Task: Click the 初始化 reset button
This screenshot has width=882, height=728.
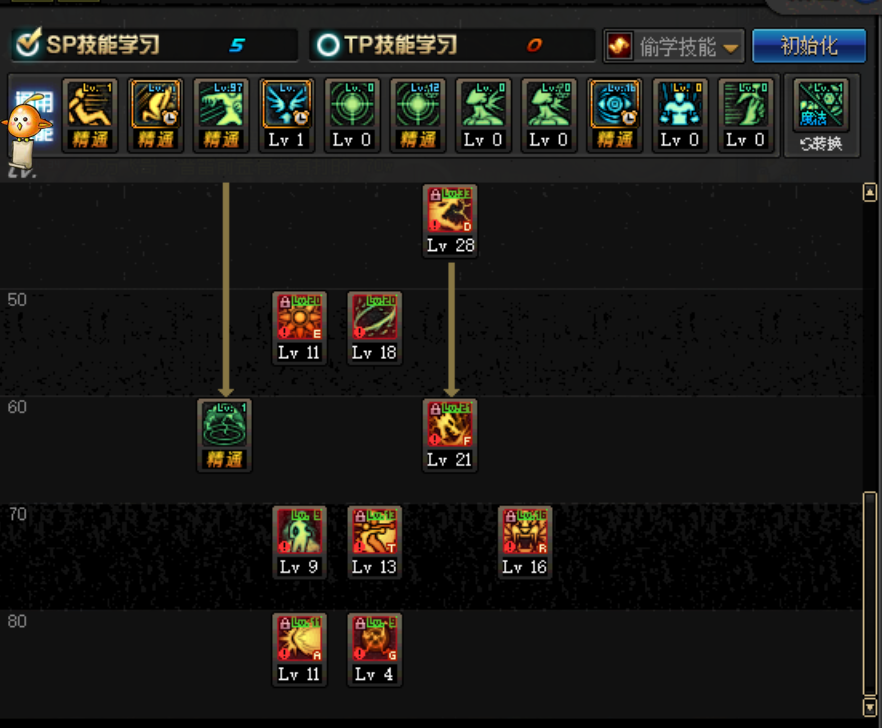Action: pos(808,45)
